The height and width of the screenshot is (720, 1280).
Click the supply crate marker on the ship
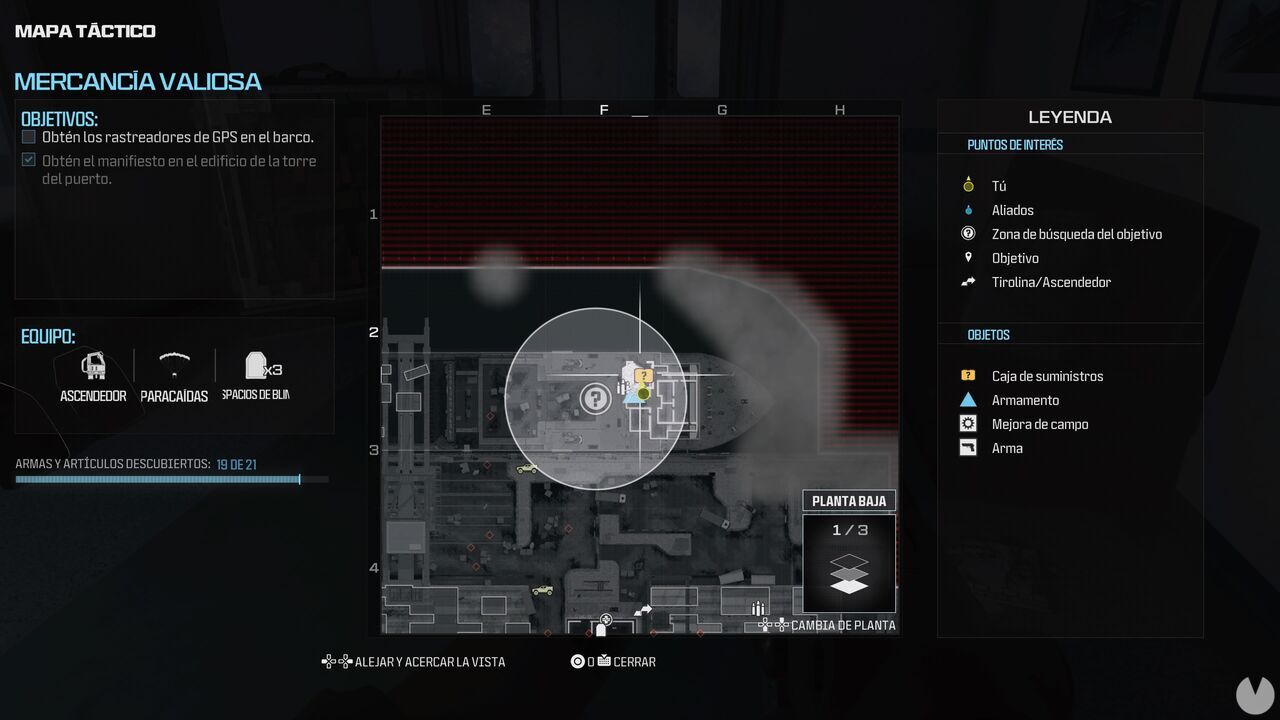(x=642, y=375)
